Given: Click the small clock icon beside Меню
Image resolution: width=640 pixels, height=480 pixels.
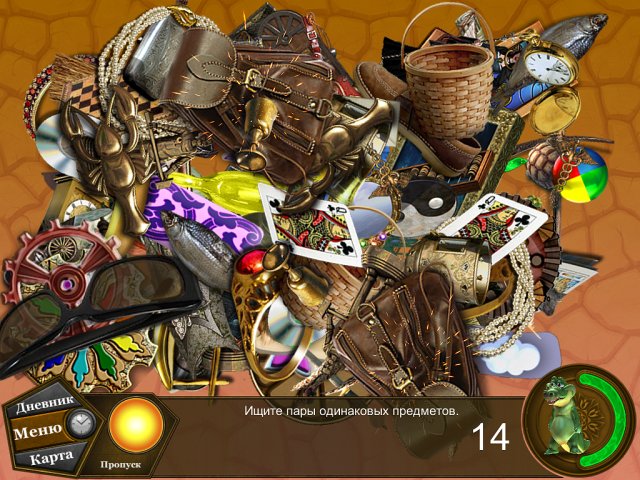Looking at the screenshot, I should pos(80,424).
